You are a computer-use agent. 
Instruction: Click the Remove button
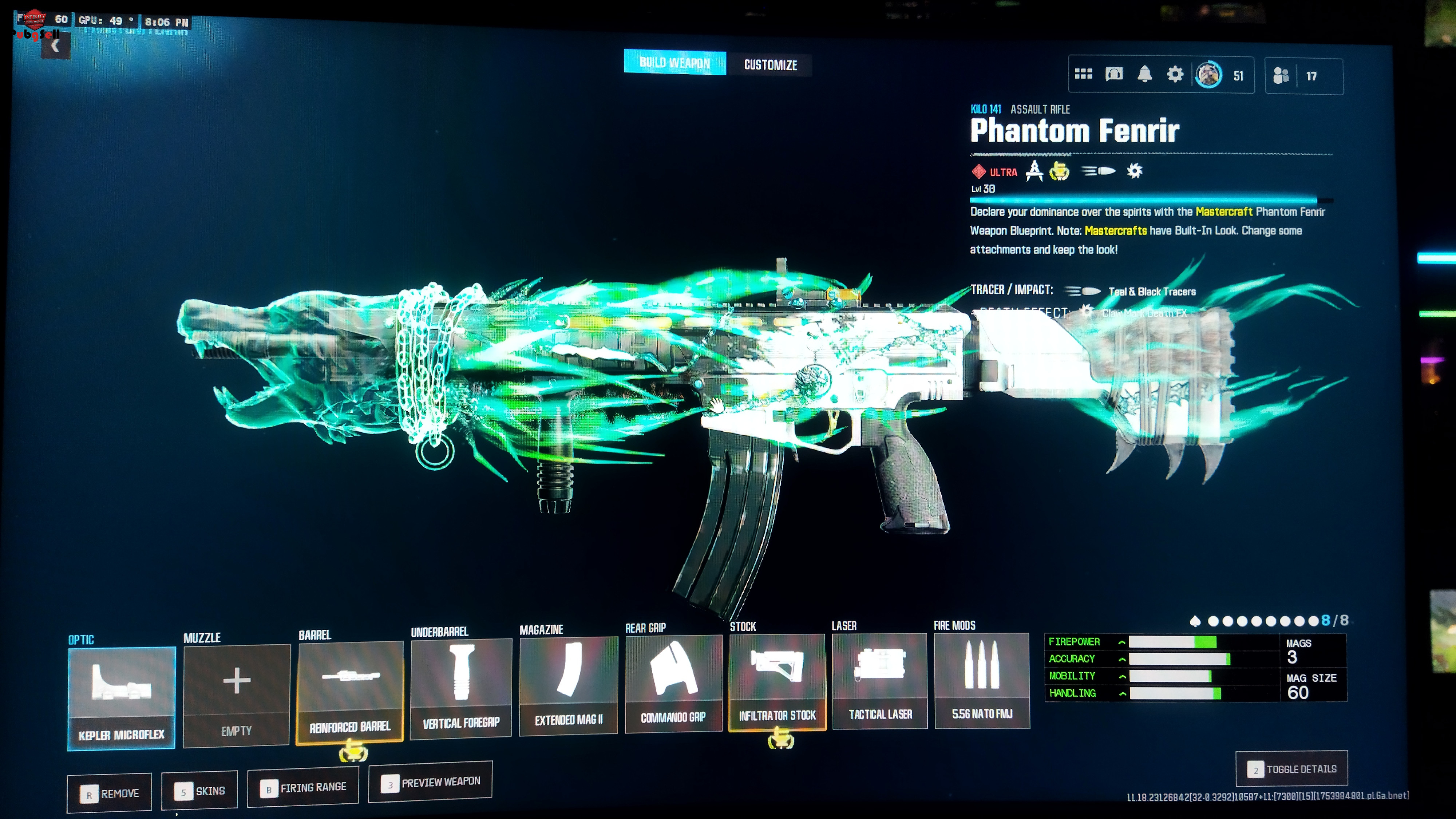click(110, 794)
